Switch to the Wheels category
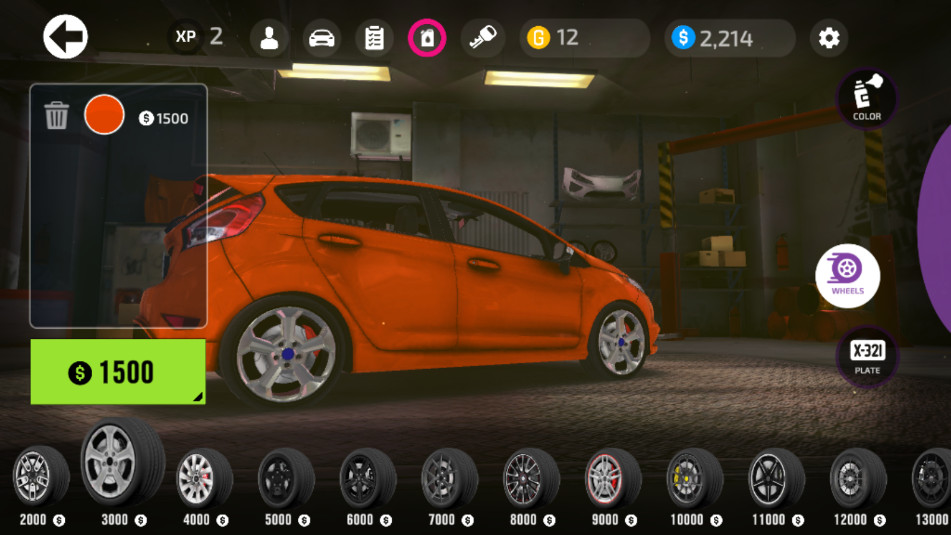Viewport: 951px width, 535px height. [x=847, y=276]
